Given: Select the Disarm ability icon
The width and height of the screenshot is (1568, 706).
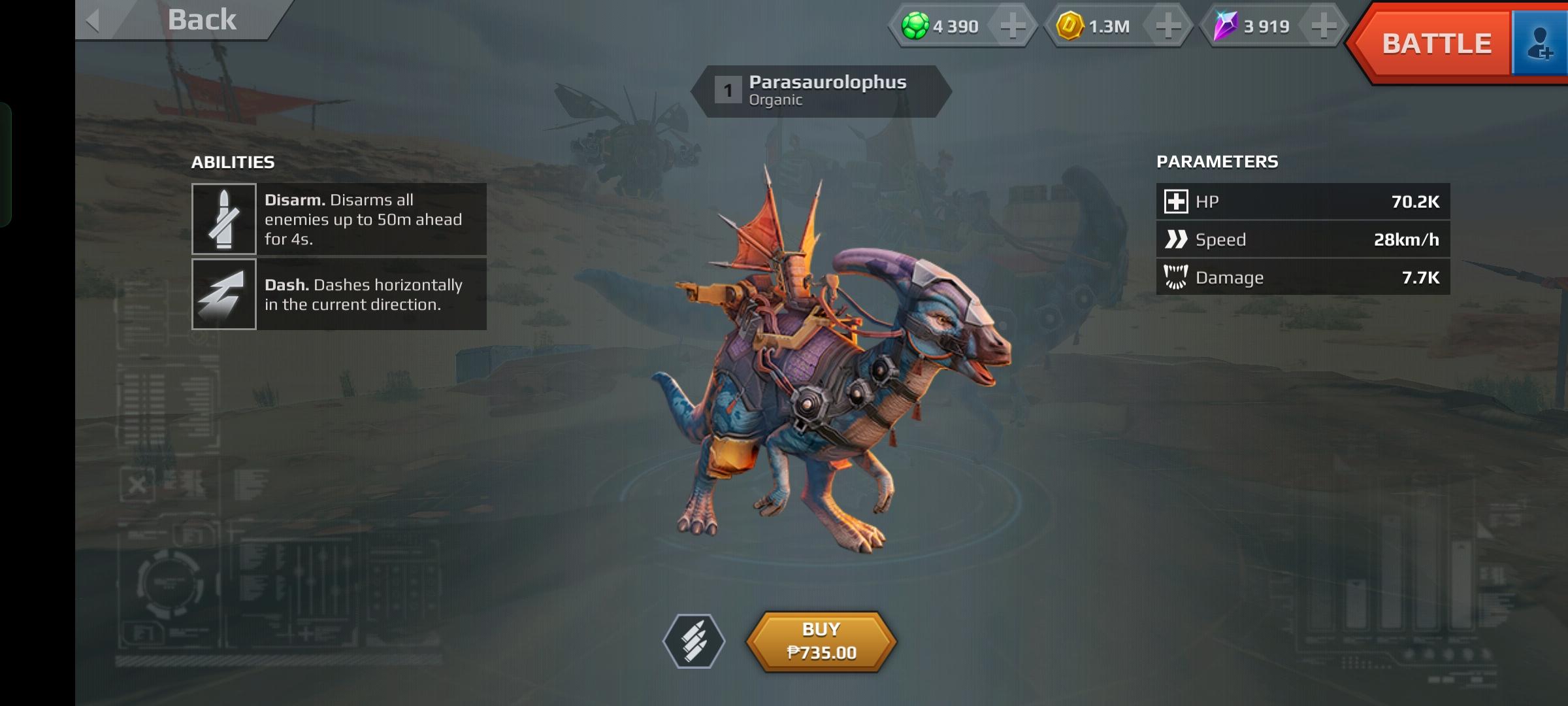Looking at the screenshot, I should point(223,219).
